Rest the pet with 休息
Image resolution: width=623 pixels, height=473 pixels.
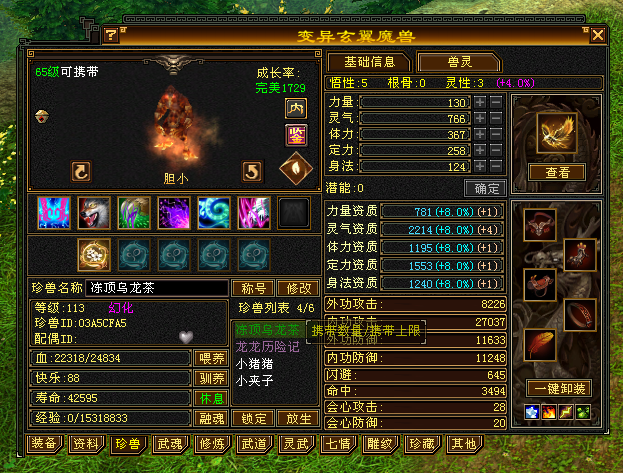(210, 398)
